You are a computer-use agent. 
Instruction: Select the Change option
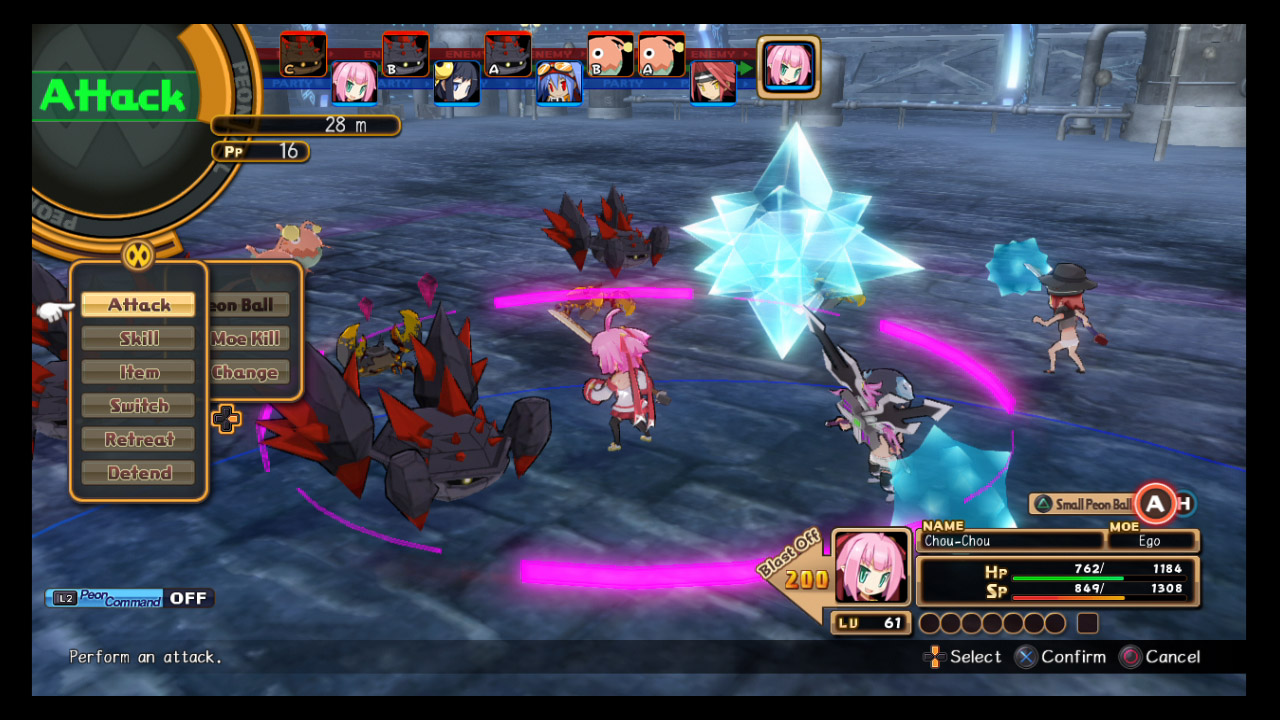point(247,373)
